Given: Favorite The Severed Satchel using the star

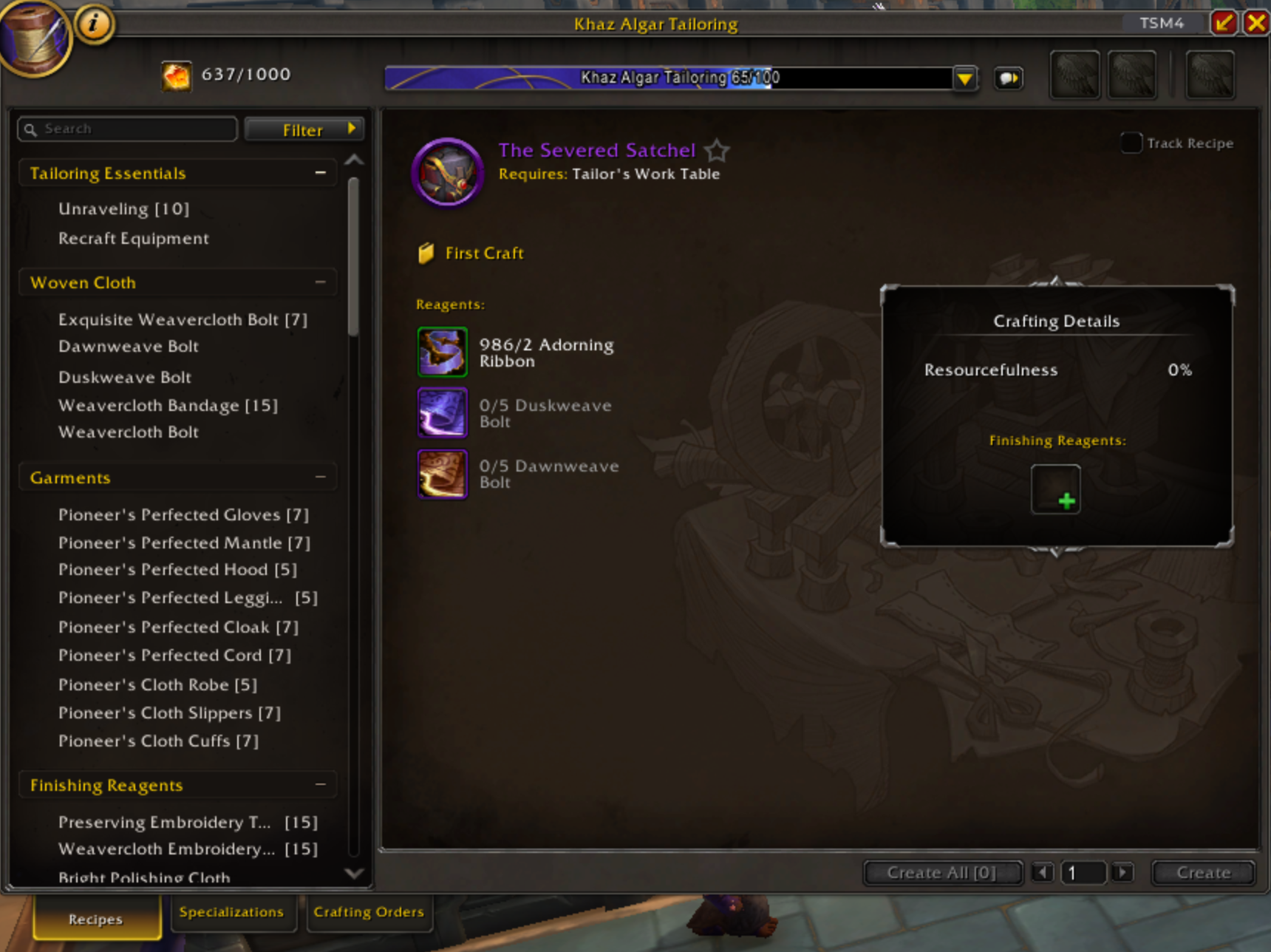Looking at the screenshot, I should pos(716,151).
